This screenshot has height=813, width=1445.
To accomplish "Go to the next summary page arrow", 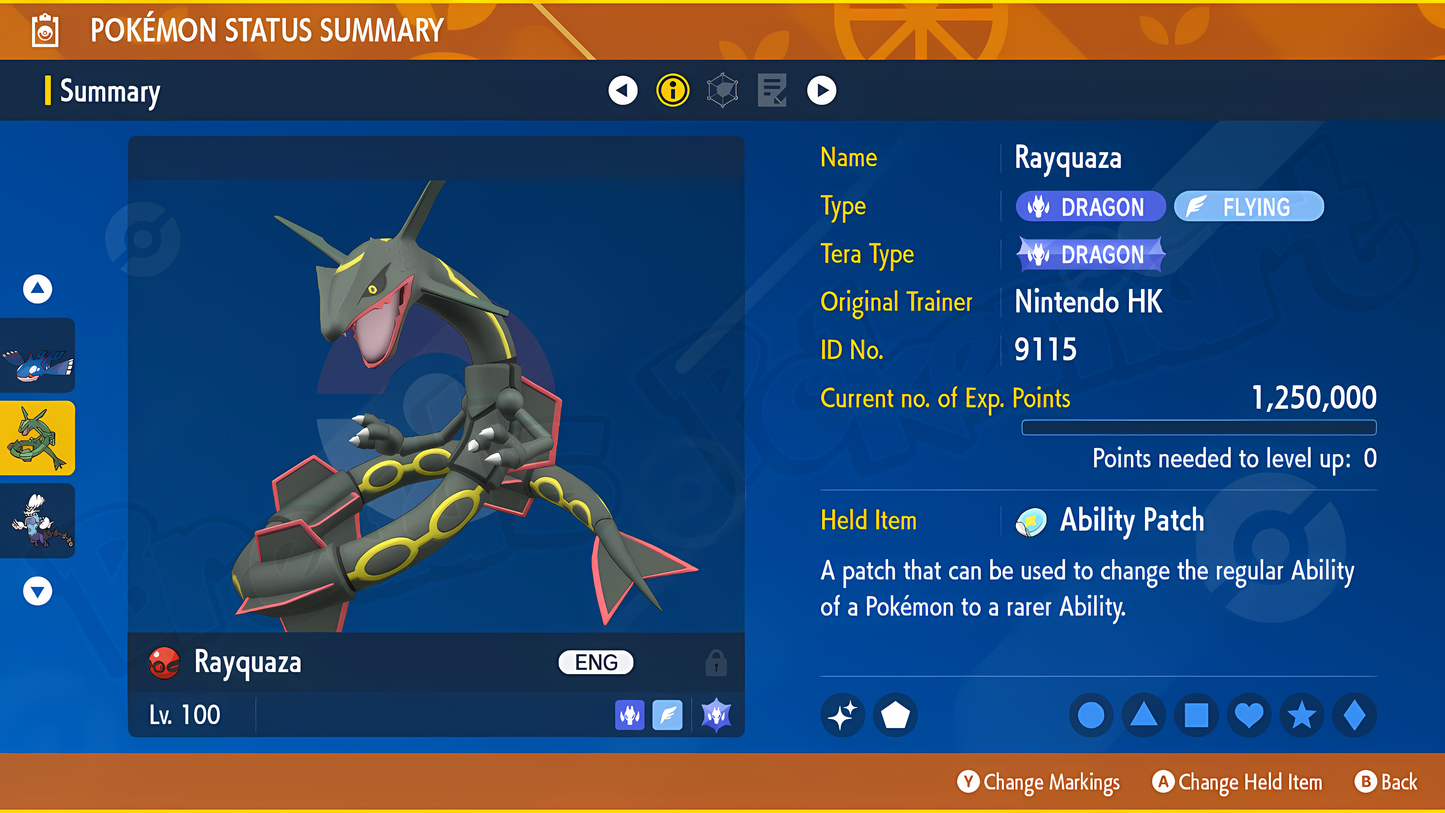I will click(x=821, y=91).
